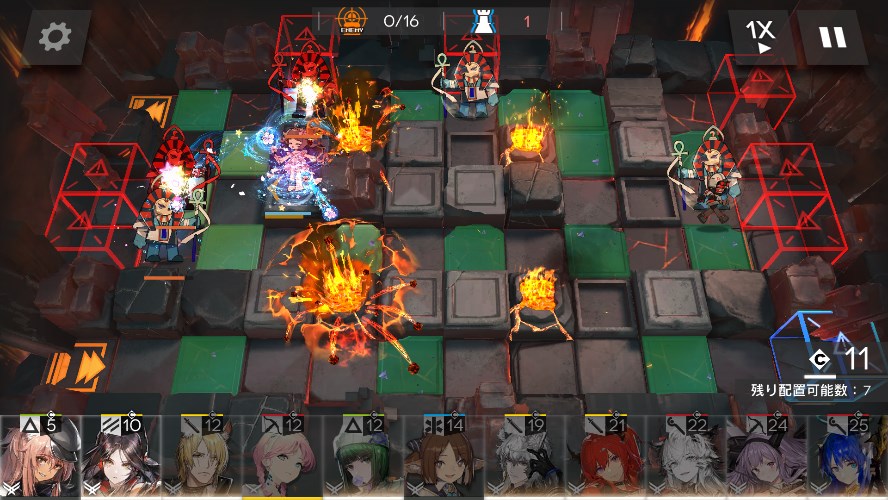888x500 pixels.
Task: Choose the cost 12 pink-haired operator card
Action: [283, 458]
